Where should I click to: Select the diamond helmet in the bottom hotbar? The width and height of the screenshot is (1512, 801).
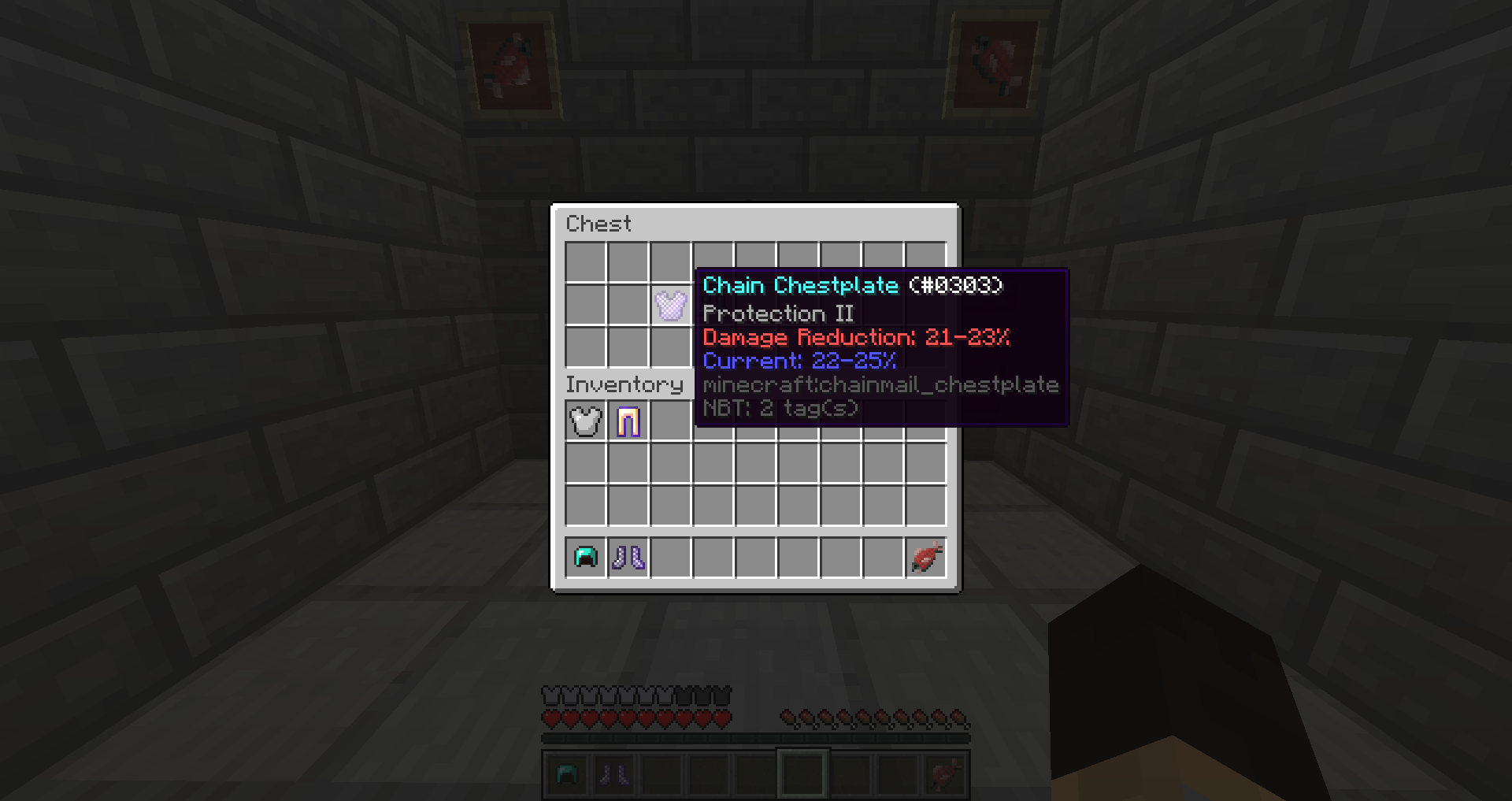point(566,774)
